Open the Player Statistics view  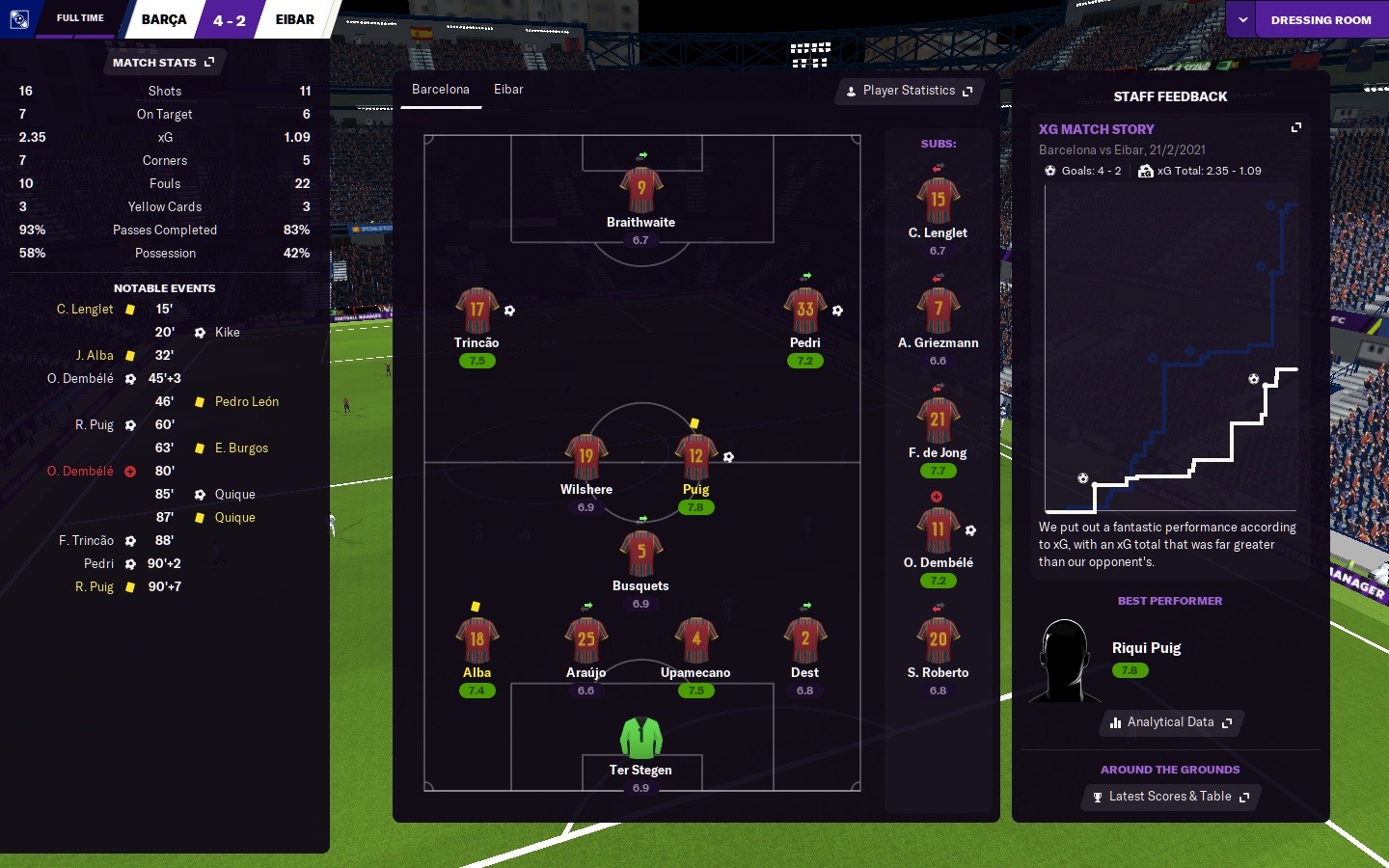click(x=909, y=91)
